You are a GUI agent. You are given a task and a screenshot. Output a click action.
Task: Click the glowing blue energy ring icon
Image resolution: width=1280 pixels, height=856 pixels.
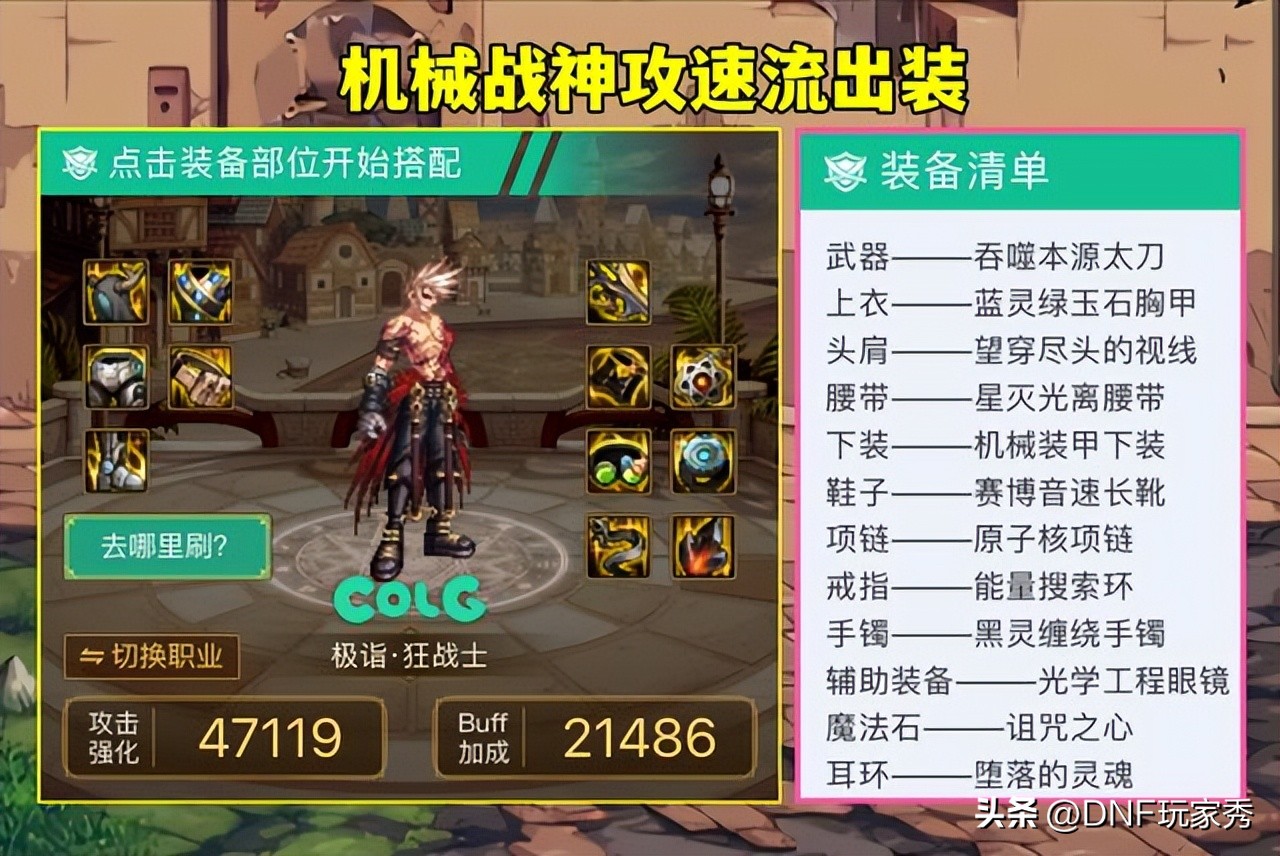702,460
